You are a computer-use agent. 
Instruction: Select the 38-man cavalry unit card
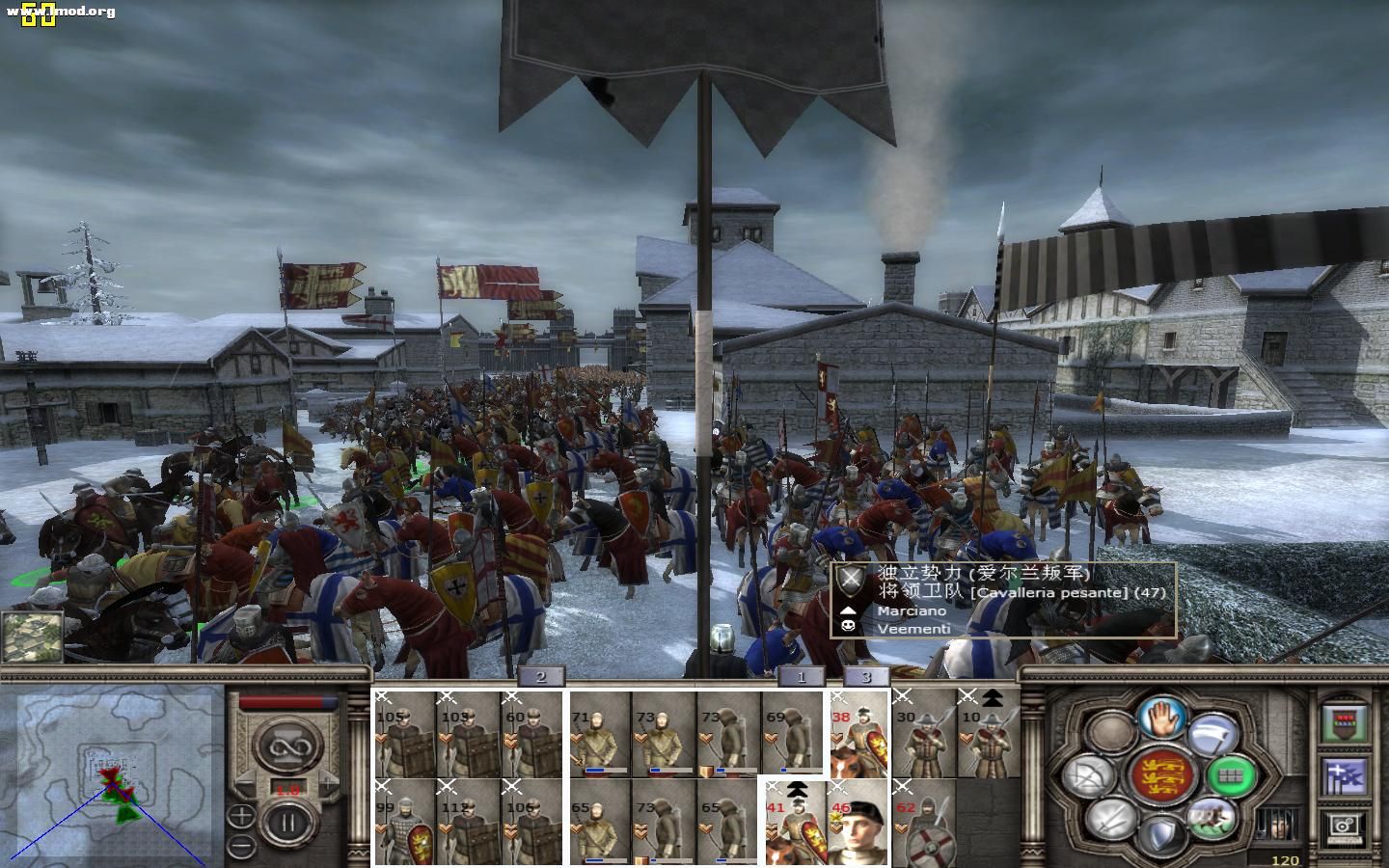coord(858,733)
